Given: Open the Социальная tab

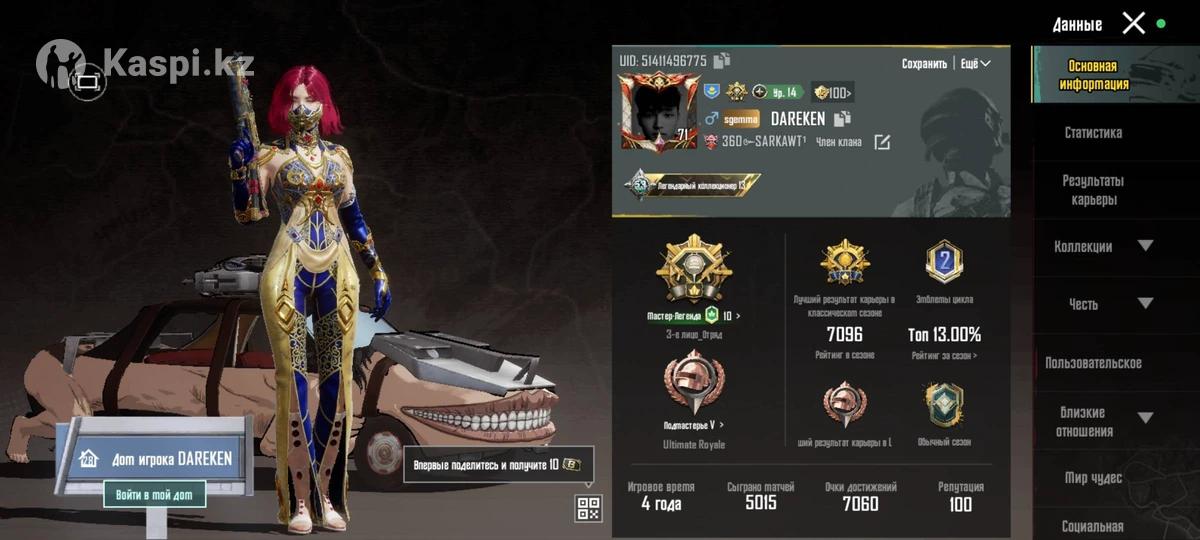Looking at the screenshot, I should [x=1092, y=526].
